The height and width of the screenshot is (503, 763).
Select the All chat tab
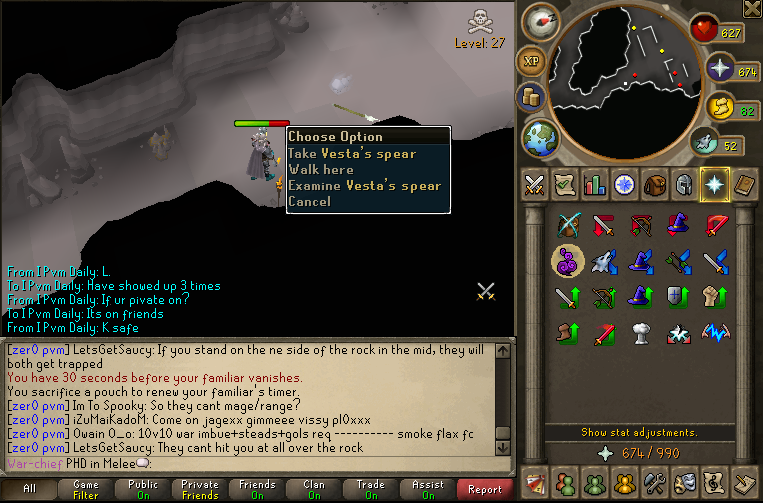(x=29, y=489)
